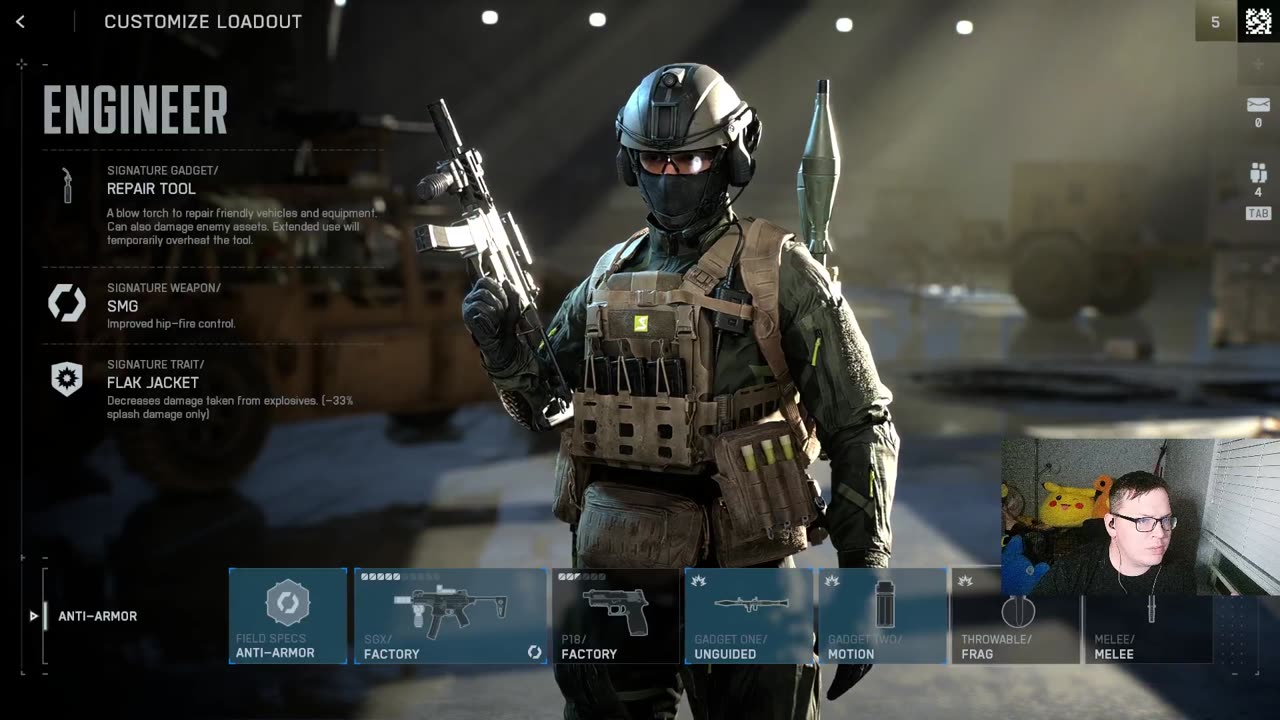
Task: Go back using the top-left arrow
Action: pos(20,21)
